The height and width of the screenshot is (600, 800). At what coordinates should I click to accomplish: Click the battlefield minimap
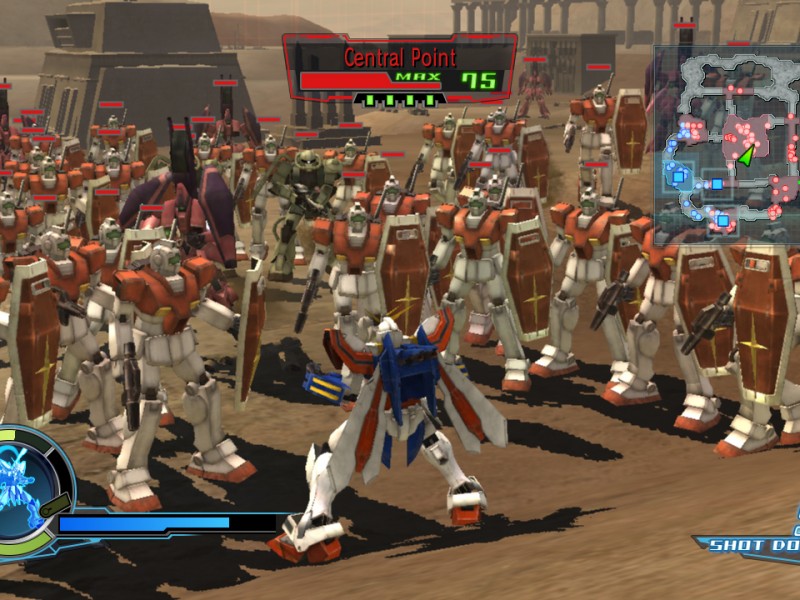727,140
